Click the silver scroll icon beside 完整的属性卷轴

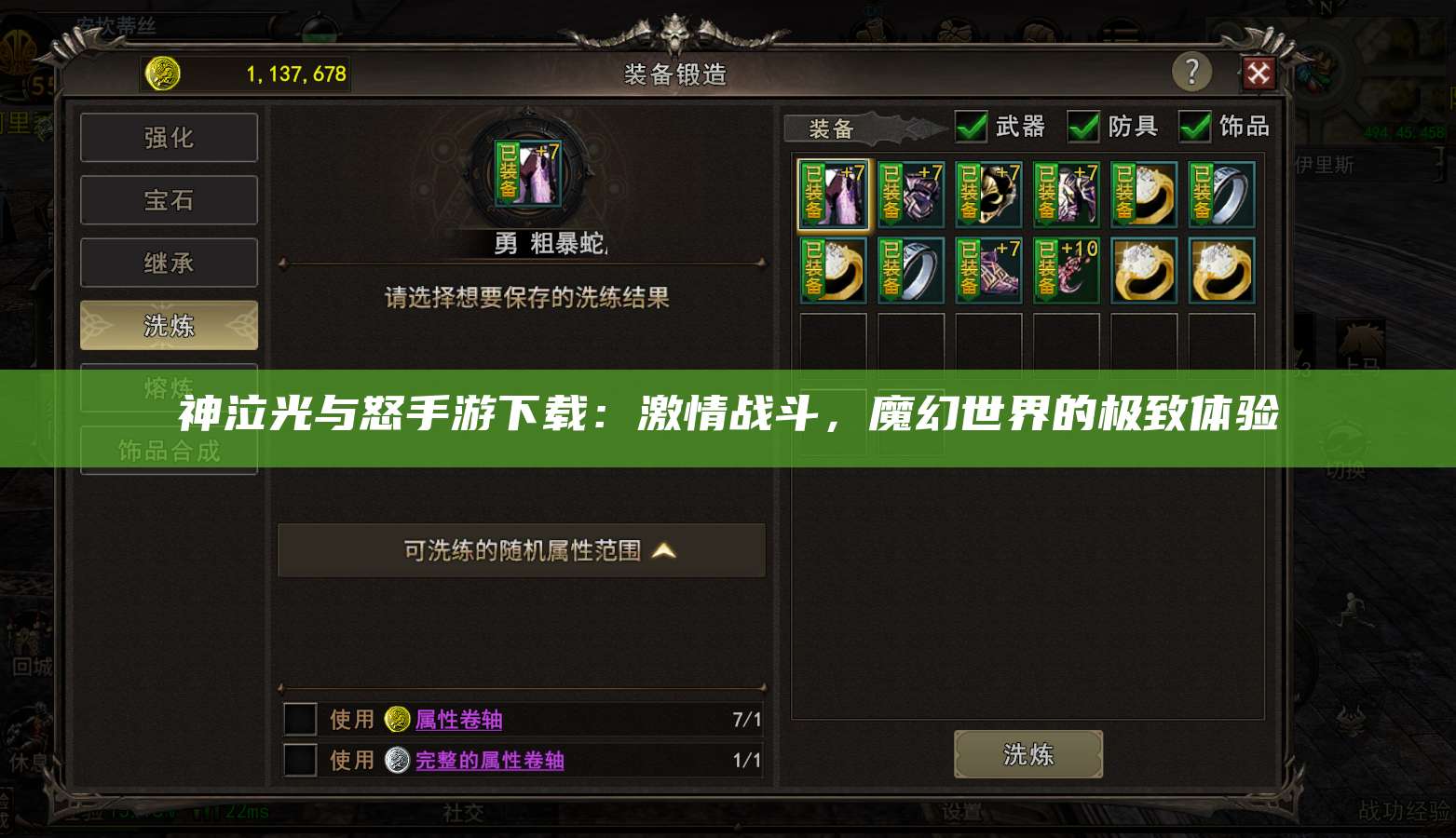coord(398,760)
